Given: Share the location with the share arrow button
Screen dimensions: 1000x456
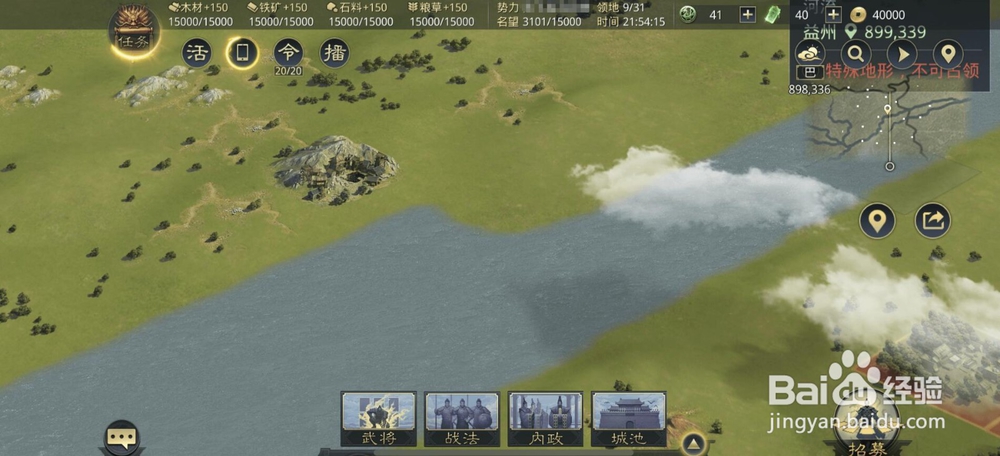Looking at the screenshot, I should click(x=932, y=220).
